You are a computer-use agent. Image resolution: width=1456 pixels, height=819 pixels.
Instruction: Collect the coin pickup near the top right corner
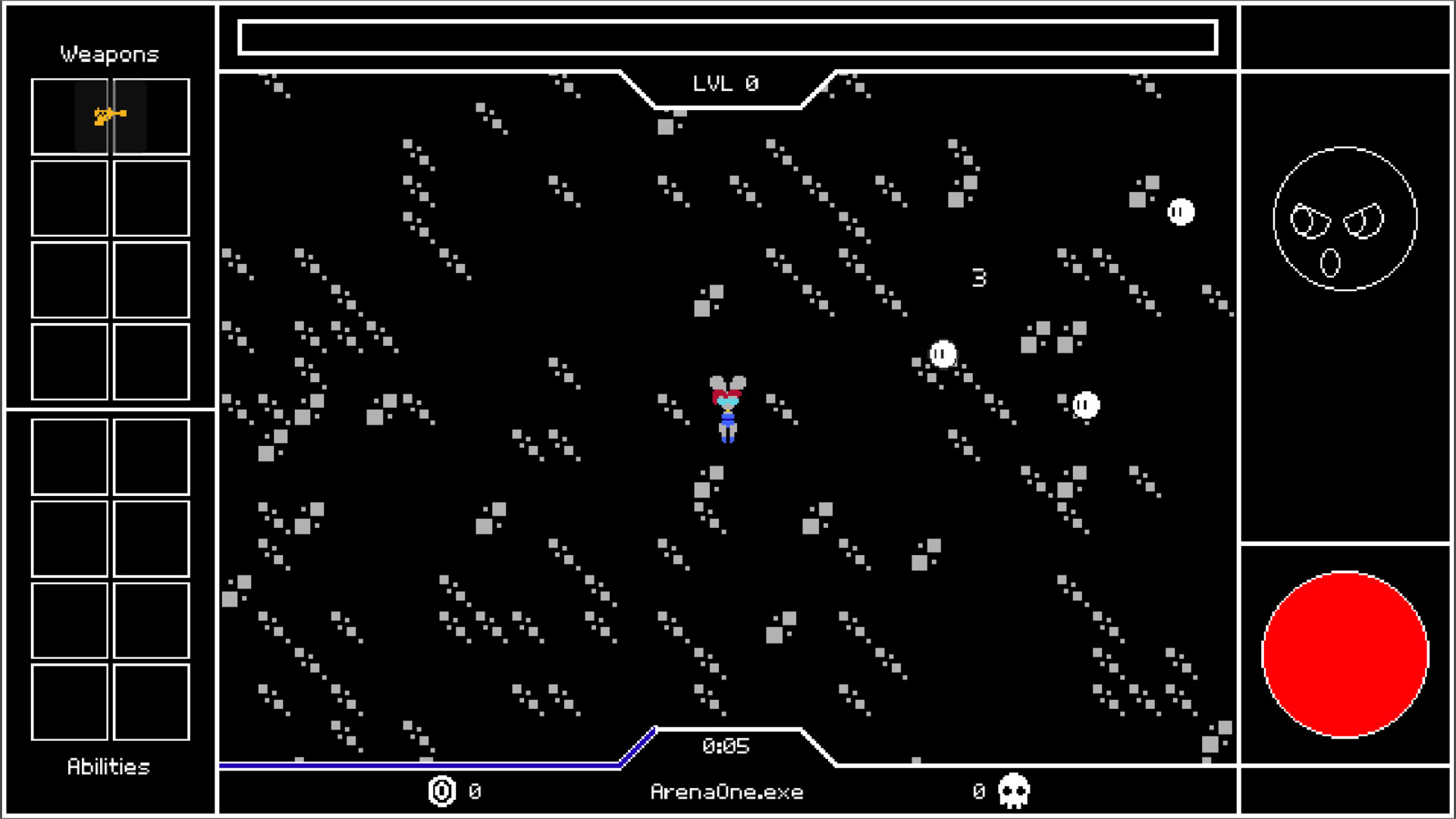(x=1180, y=212)
